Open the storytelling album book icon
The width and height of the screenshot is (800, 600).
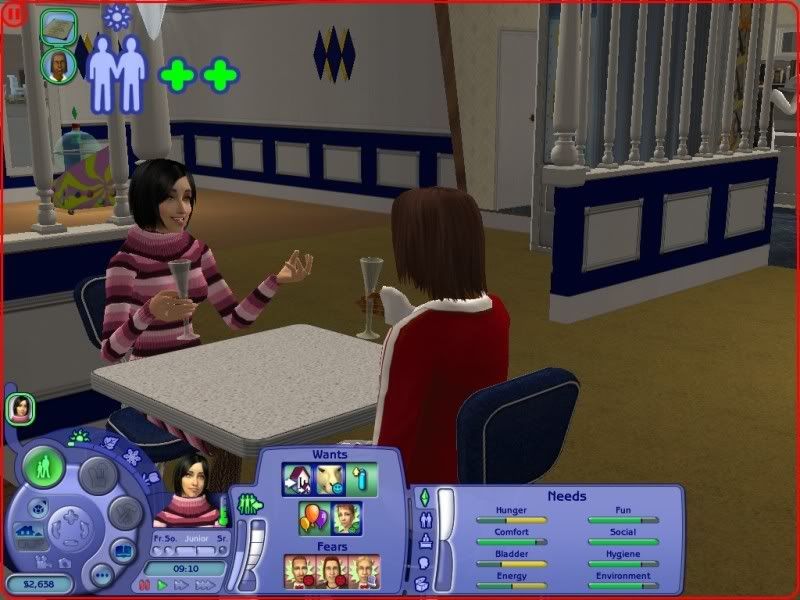click(x=123, y=552)
